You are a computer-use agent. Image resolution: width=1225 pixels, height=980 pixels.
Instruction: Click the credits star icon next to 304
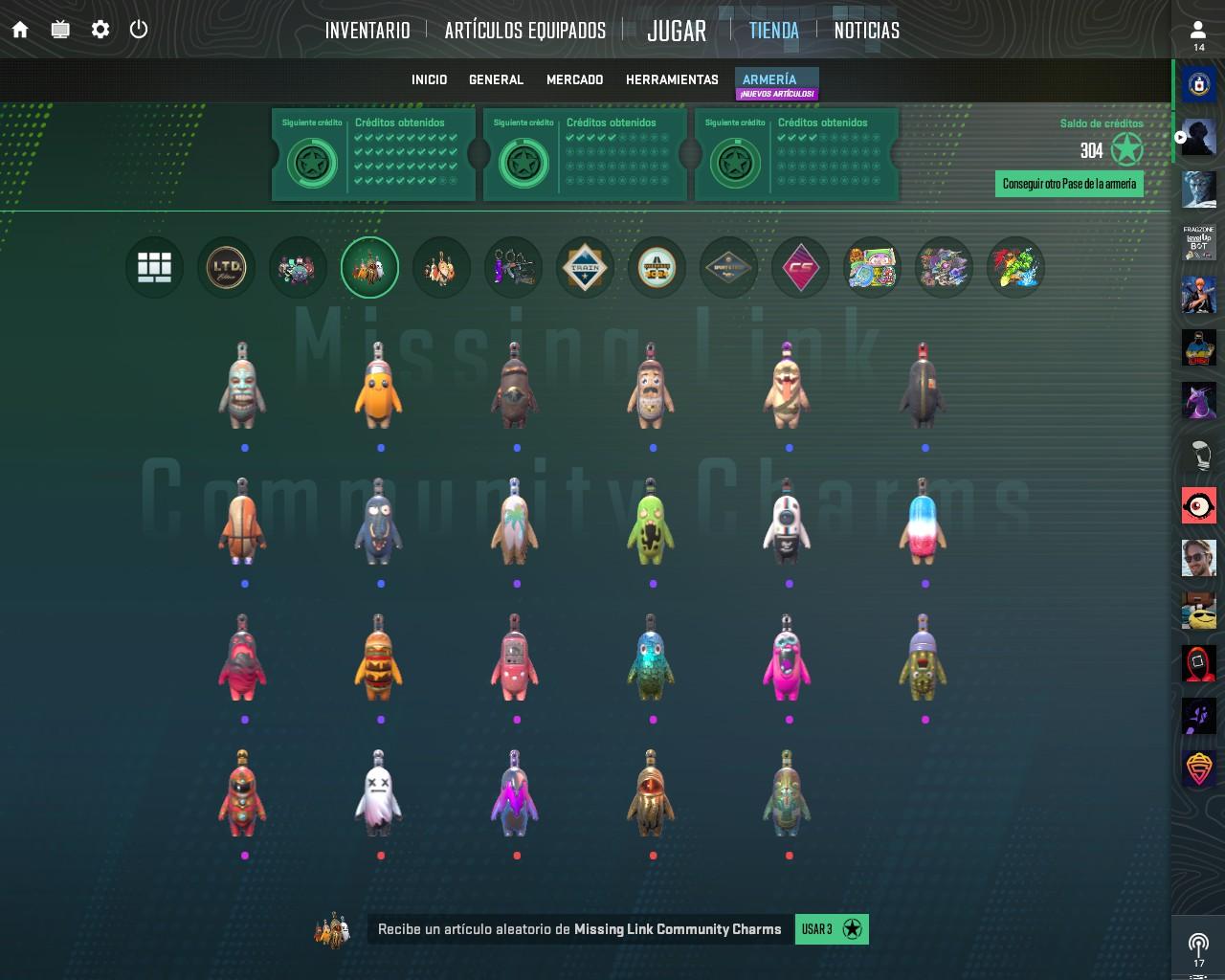[1125, 148]
